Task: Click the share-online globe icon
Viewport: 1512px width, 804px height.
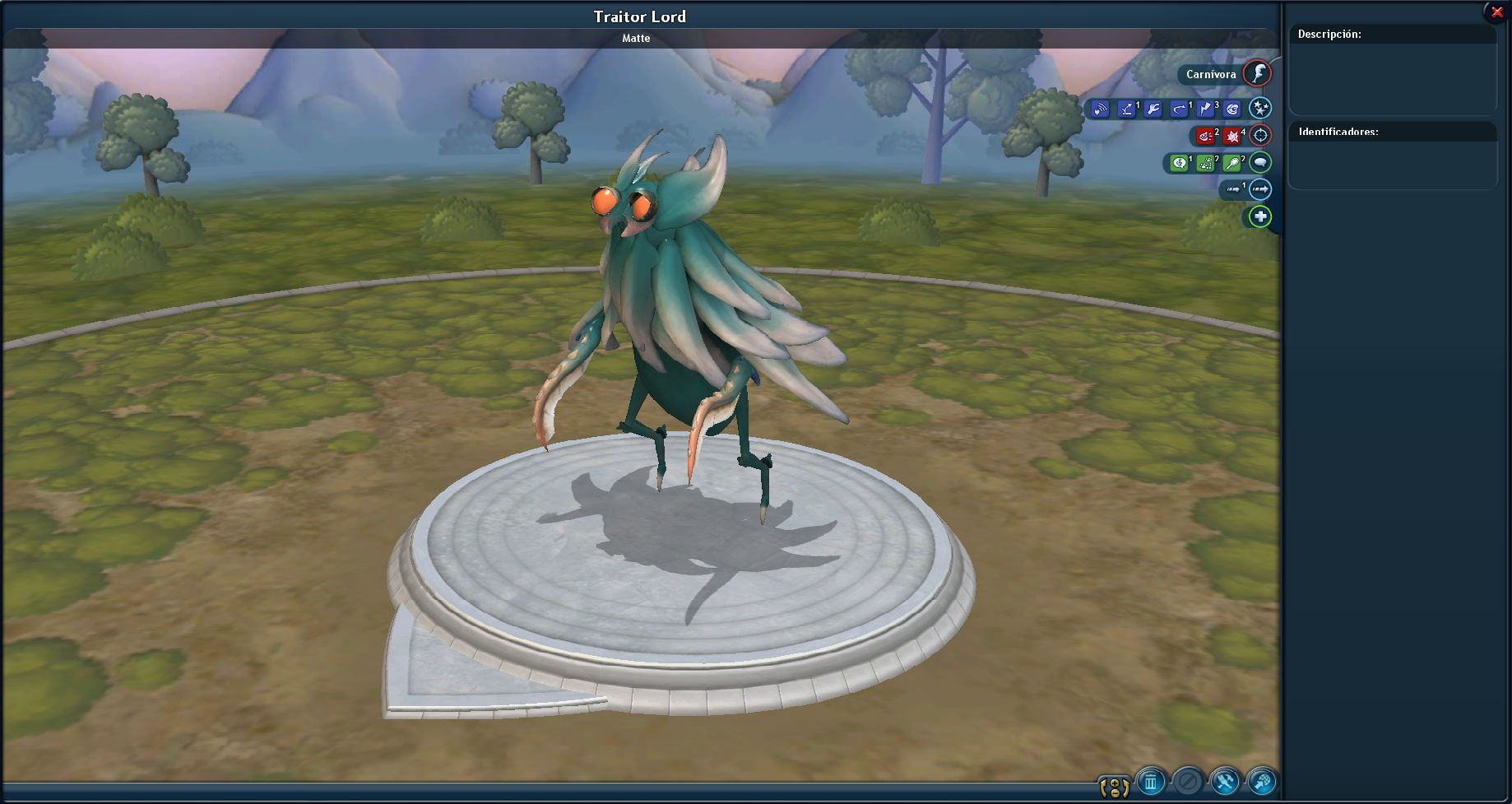Action: [1261, 782]
